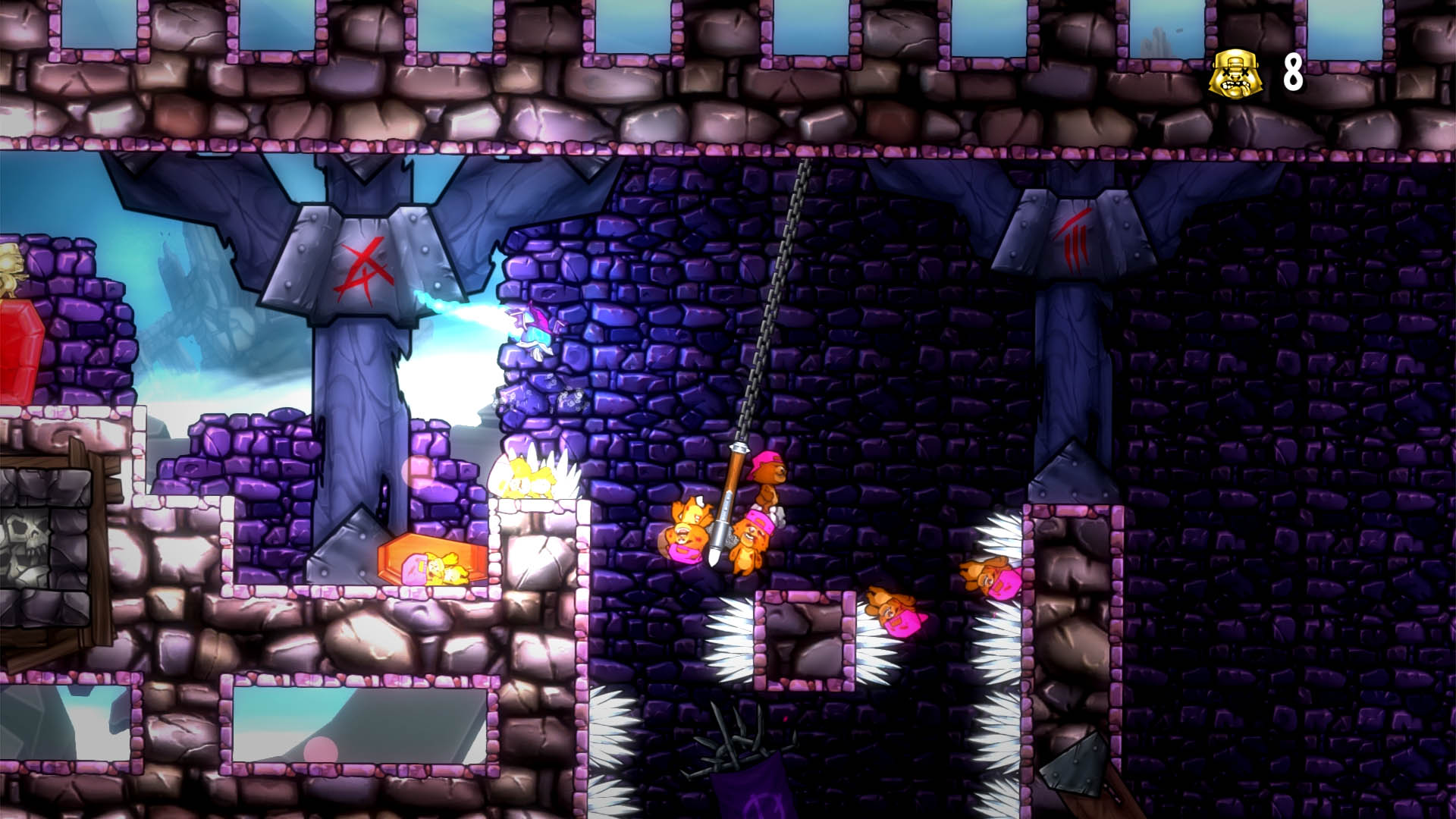Screen dimensions: 1456x819
Task: Select the white kill counter number 8
Action: pyautogui.click(x=1295, y=72)
